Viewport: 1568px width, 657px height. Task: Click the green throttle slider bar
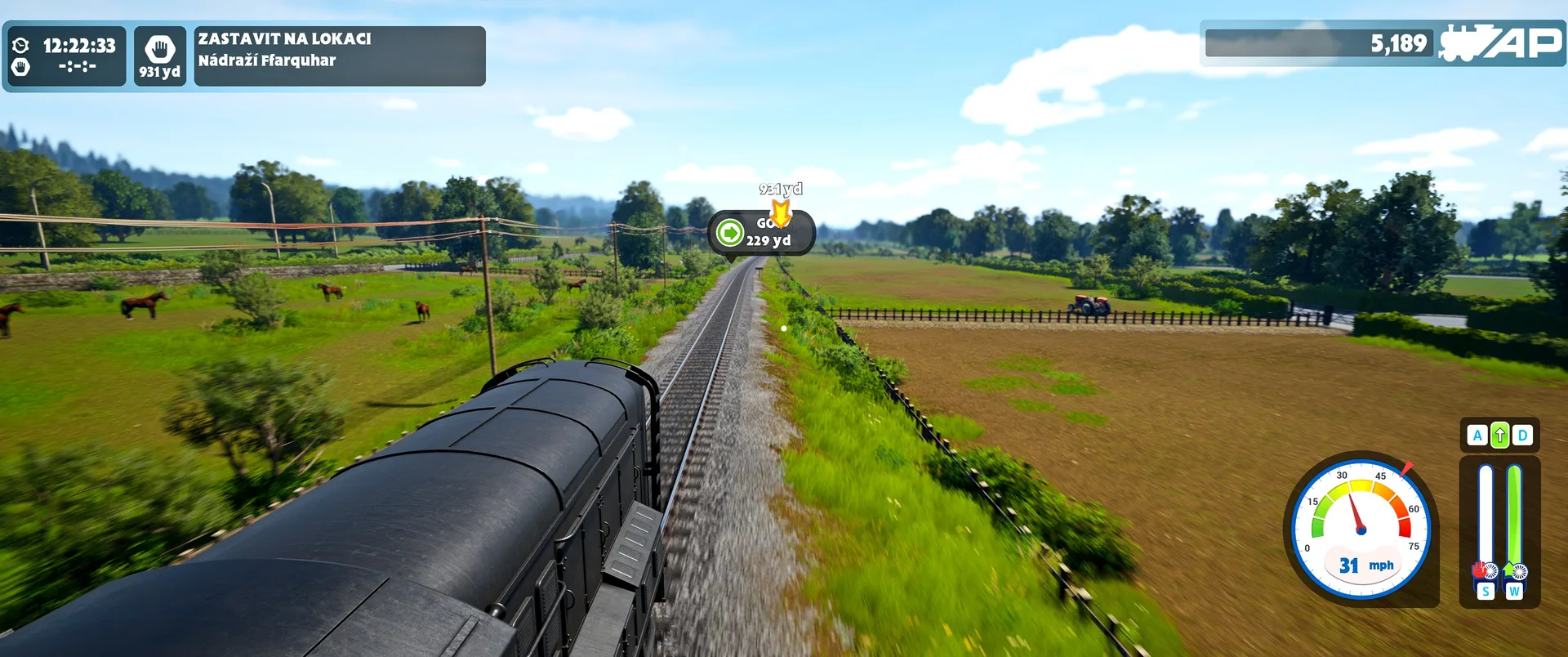point(1514,519)
